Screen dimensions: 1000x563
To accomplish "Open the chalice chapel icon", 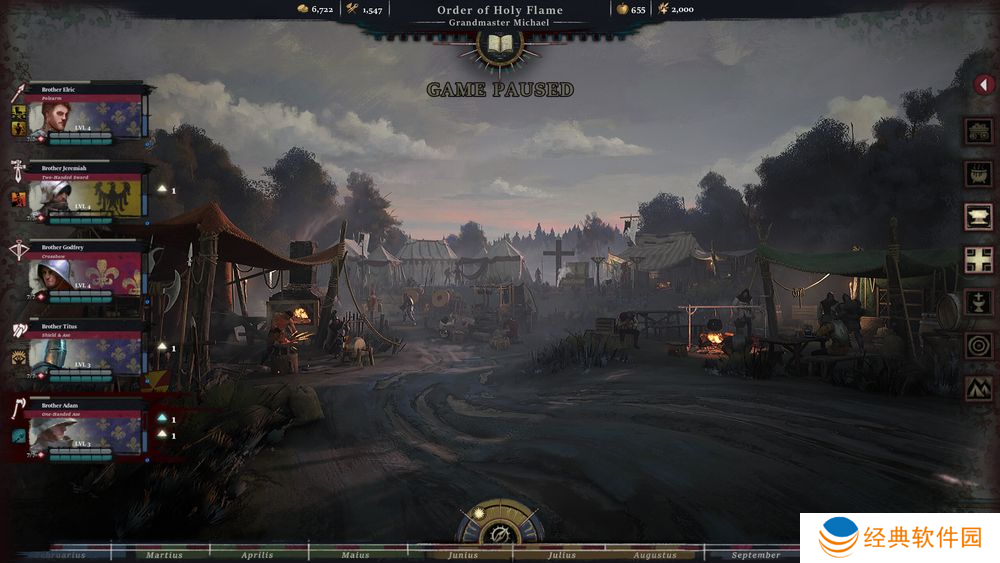I will click(978, 302).
